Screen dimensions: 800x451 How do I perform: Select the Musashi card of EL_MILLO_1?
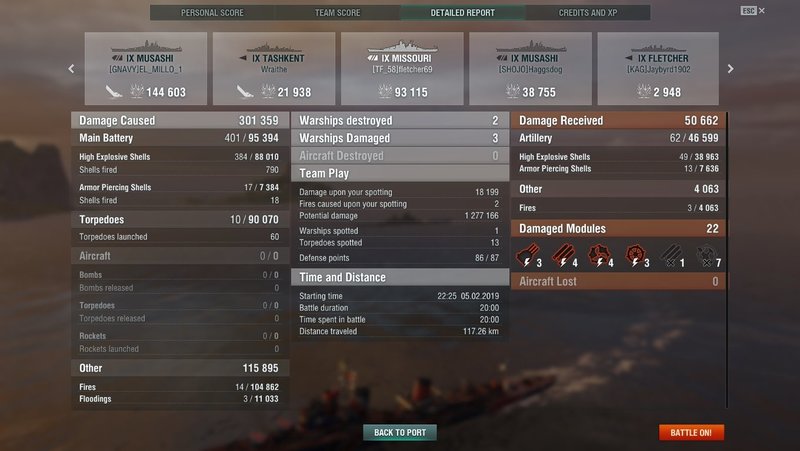(x=146, y=69)
